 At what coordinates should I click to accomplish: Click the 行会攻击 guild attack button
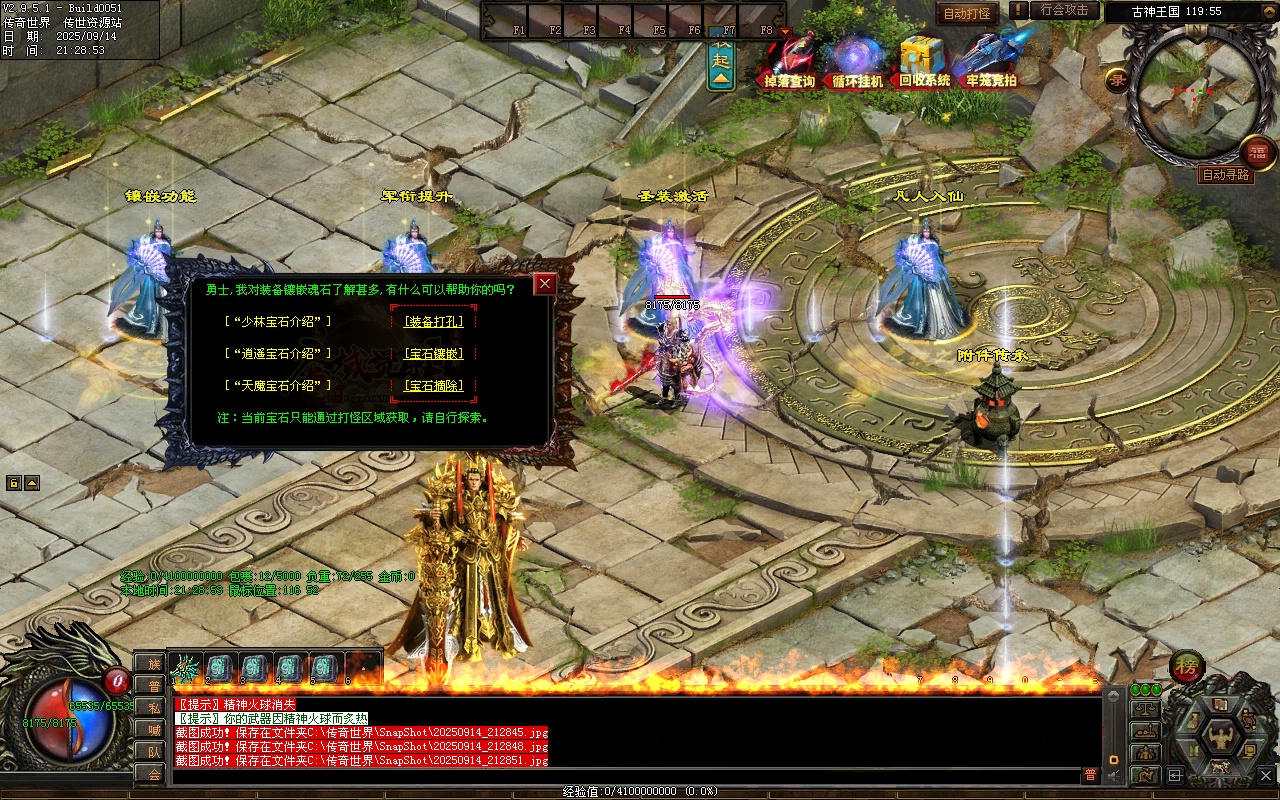[x=1063, y=10]
